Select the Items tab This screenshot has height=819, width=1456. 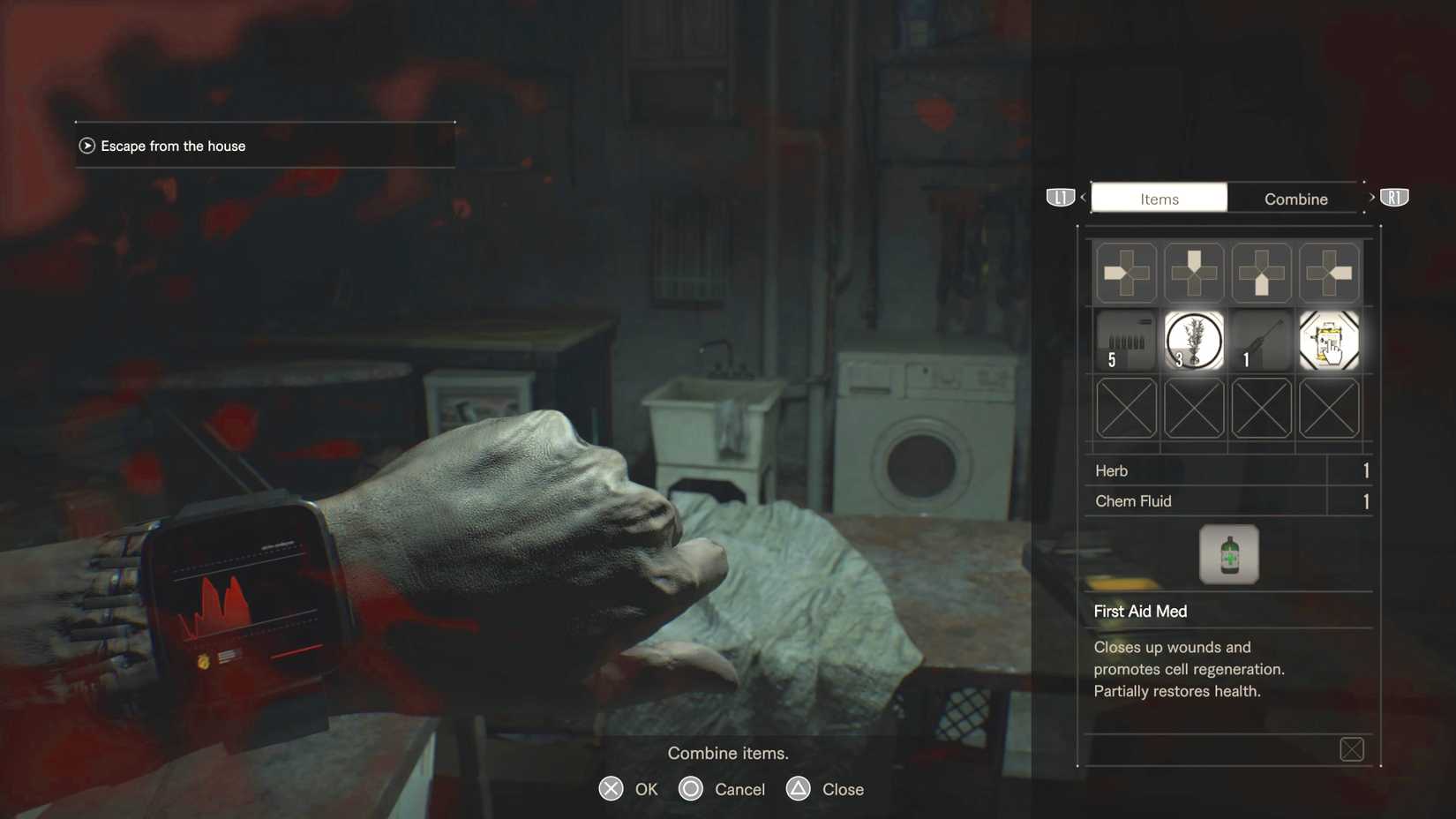click(x=1158, y=198)
